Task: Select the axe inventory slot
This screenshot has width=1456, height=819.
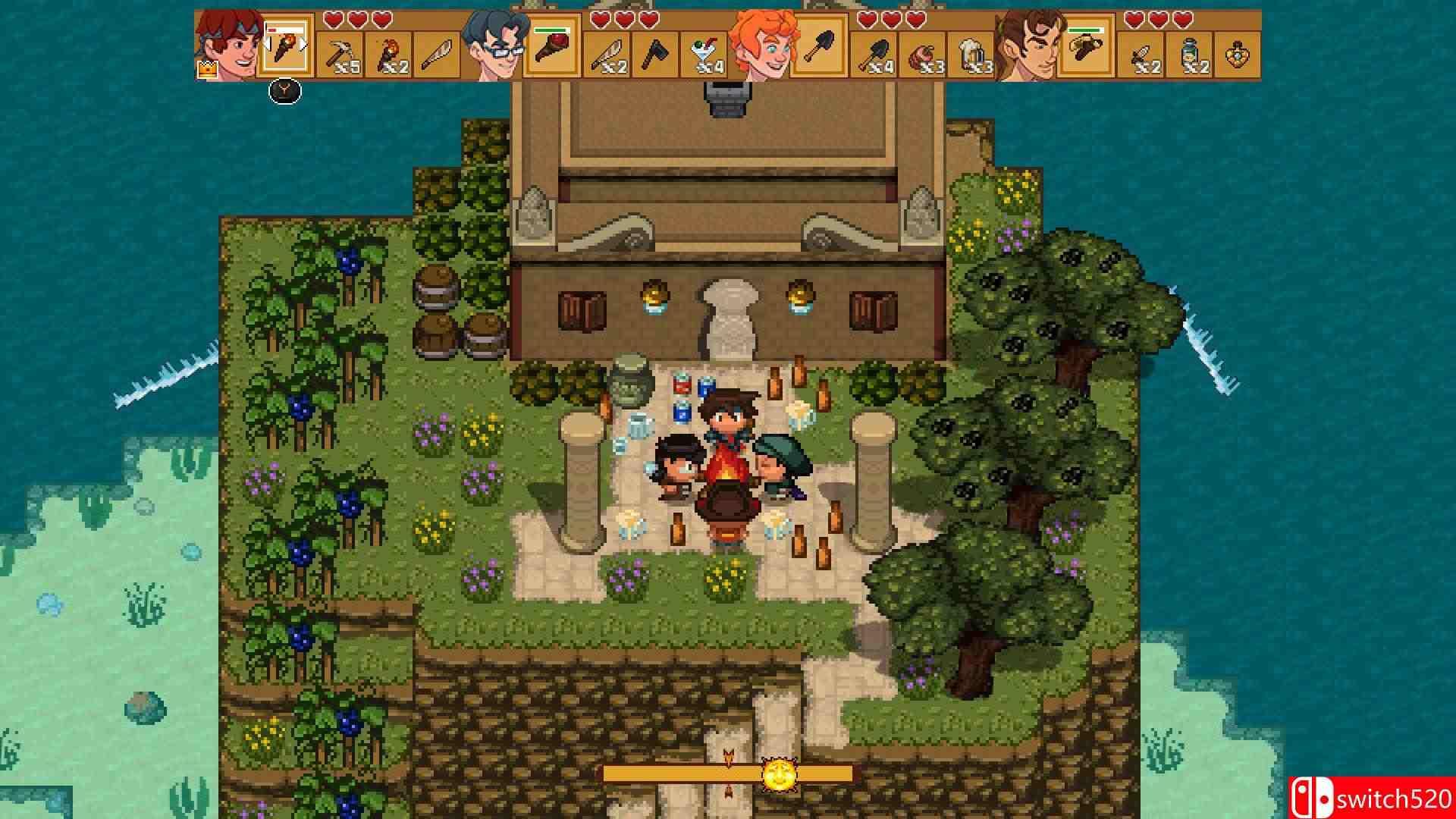Action: coord(656,55)
